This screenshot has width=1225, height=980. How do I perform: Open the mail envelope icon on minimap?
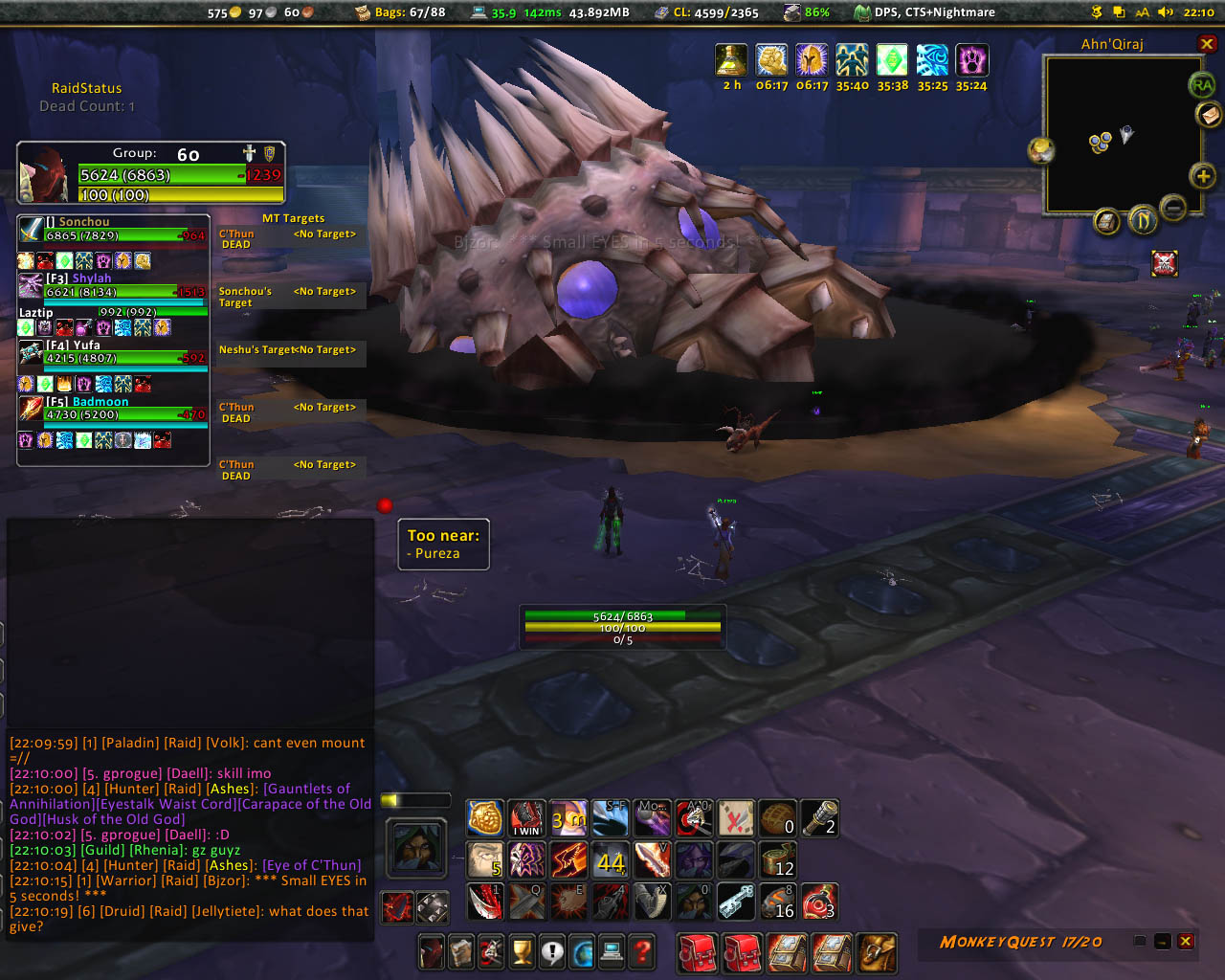coord(1209,115)
